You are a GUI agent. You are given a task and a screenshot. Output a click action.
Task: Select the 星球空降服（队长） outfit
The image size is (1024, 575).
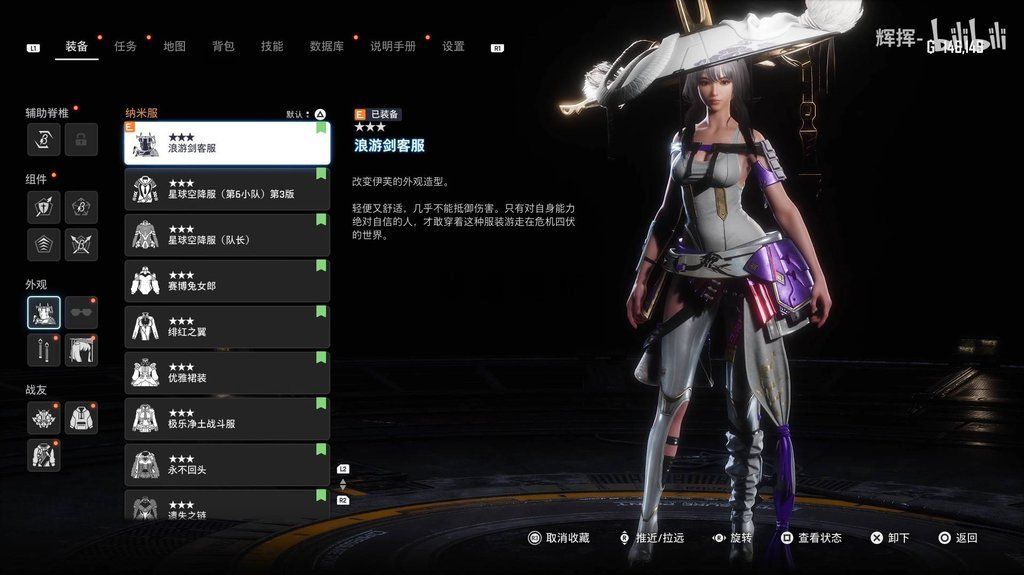(227, 235)
